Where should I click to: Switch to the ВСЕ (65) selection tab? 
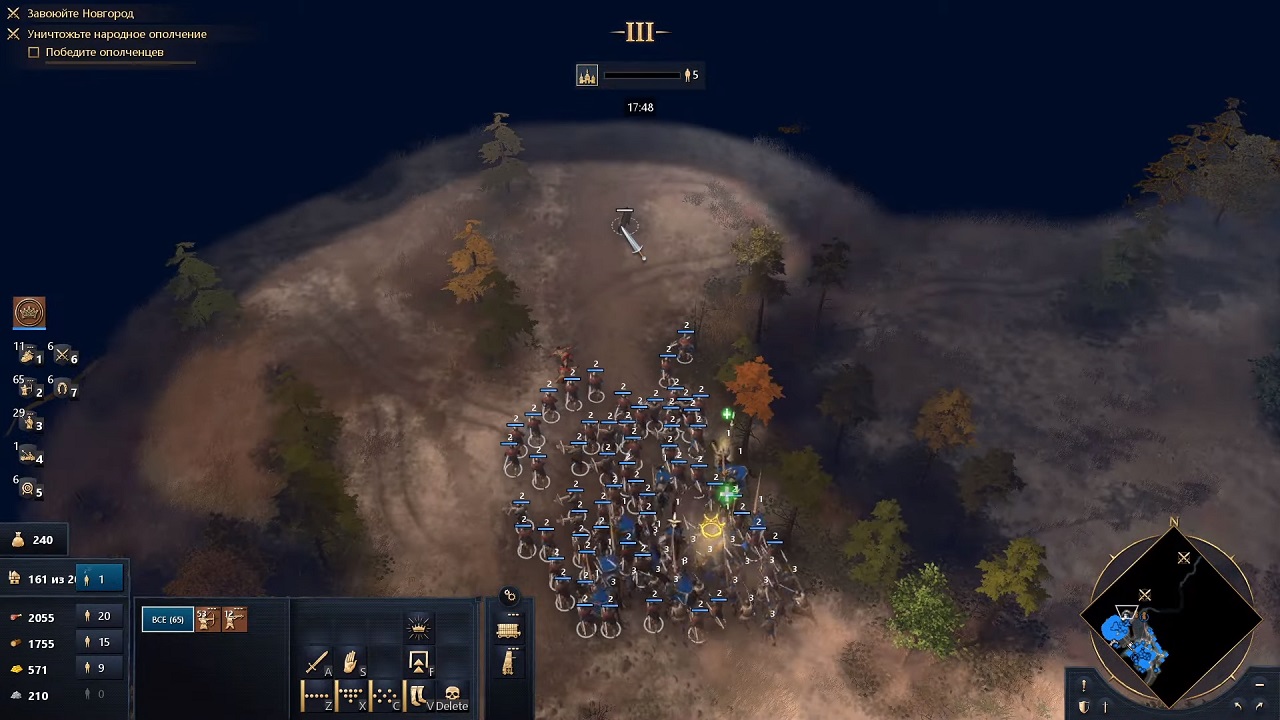(166, 618)
